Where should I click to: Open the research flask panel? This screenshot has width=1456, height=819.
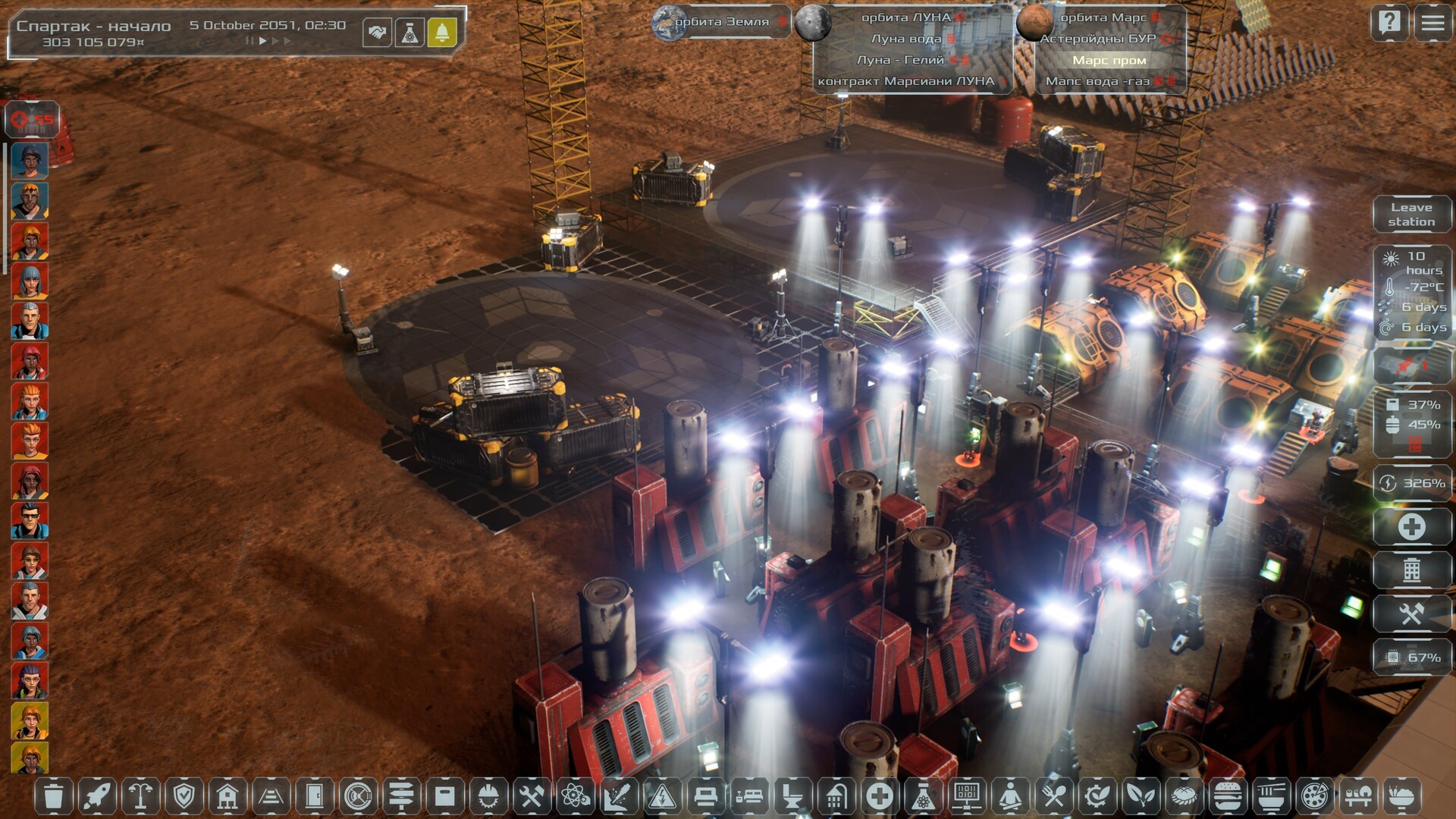(x=409, y=33)
